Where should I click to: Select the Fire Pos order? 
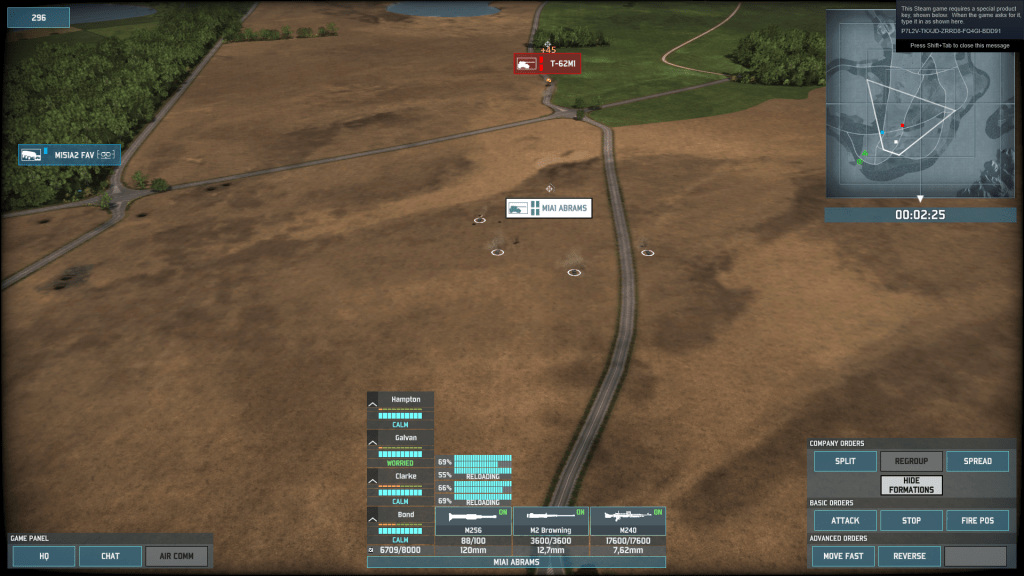(977, 521)
